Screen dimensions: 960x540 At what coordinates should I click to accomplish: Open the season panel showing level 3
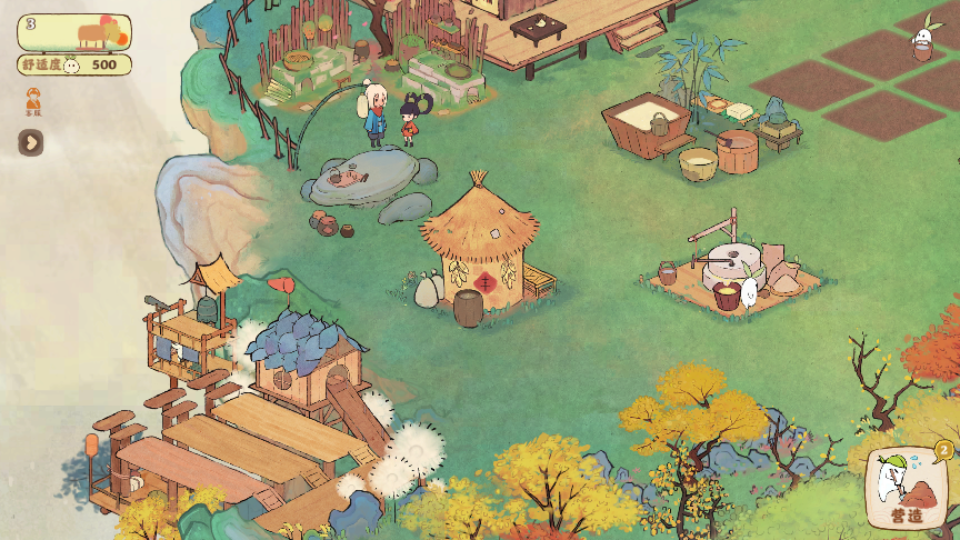(74, 32)
